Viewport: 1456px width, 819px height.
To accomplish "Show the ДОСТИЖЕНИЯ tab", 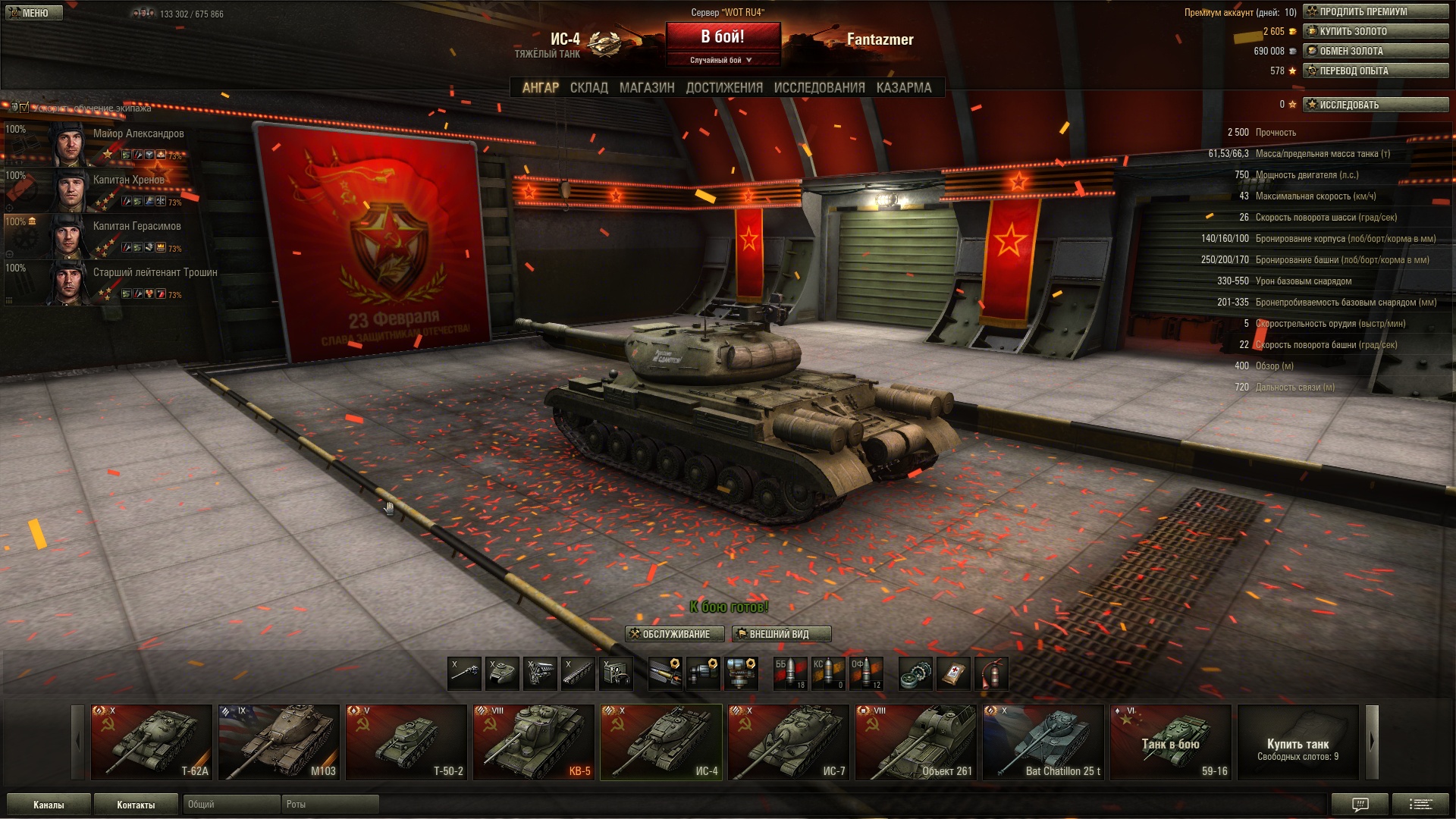I will [724, 88].
